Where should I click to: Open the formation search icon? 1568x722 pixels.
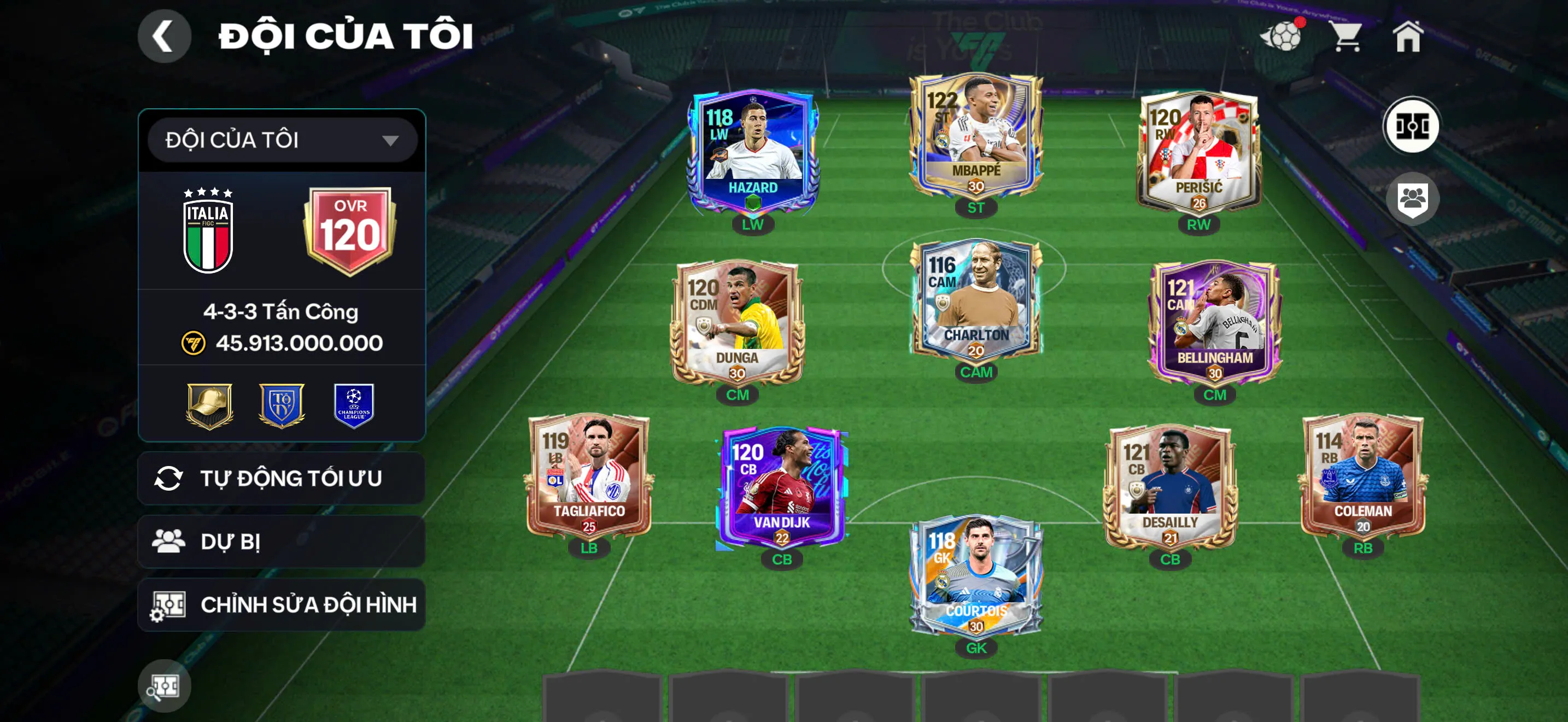click(163, 686)
